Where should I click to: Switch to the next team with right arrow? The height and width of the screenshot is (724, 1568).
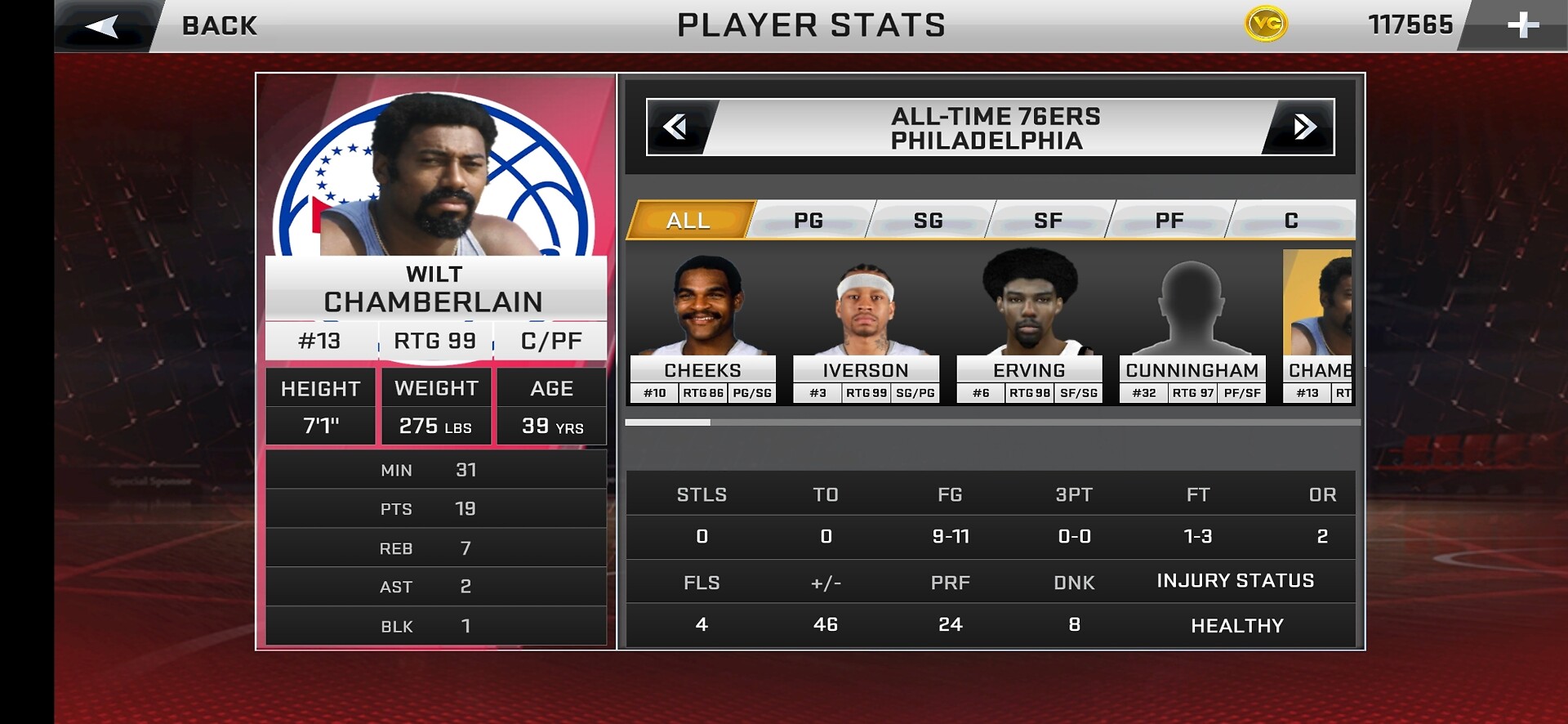1304,127
